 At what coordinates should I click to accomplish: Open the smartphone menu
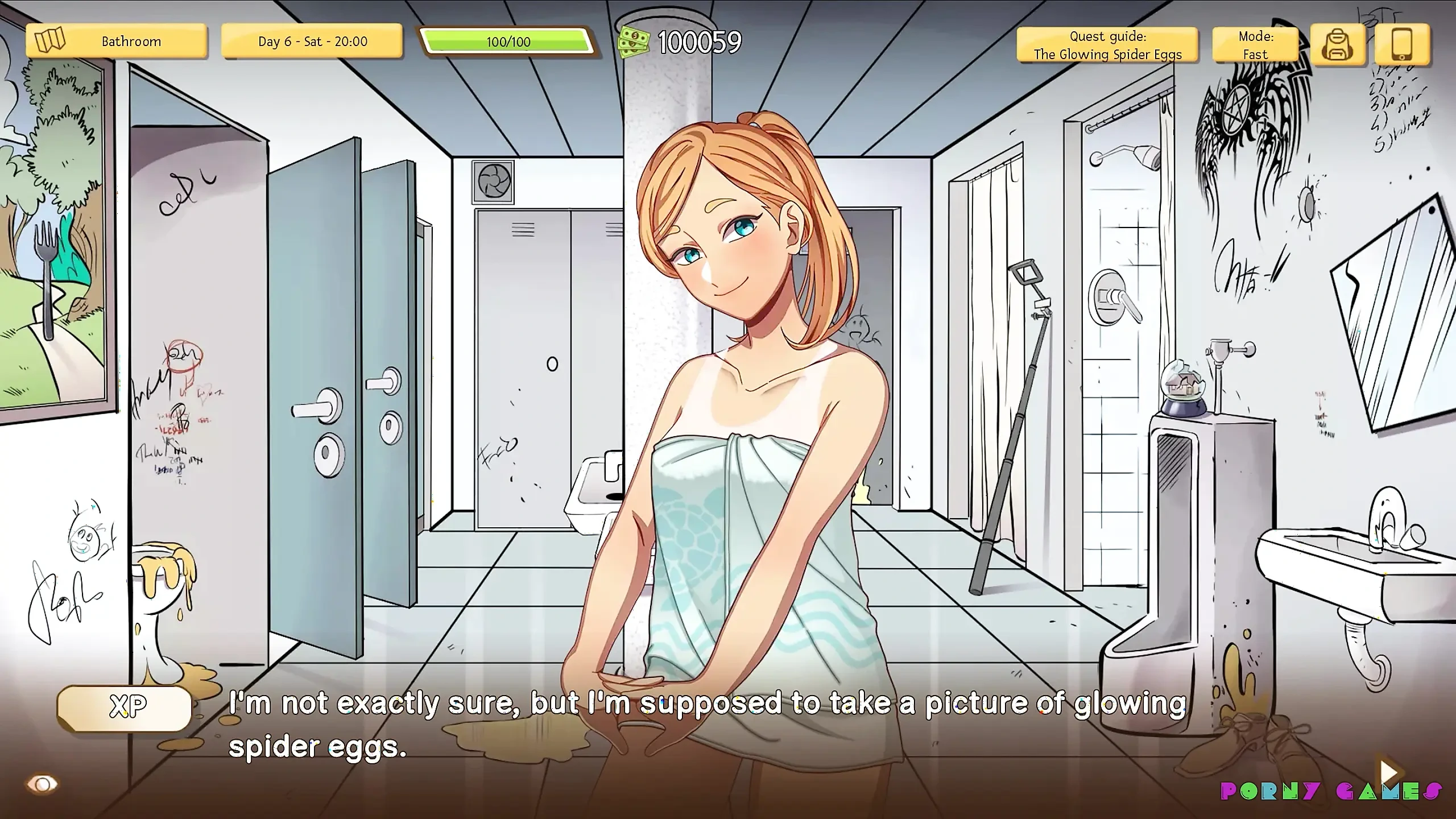[x=1401, y=44]
